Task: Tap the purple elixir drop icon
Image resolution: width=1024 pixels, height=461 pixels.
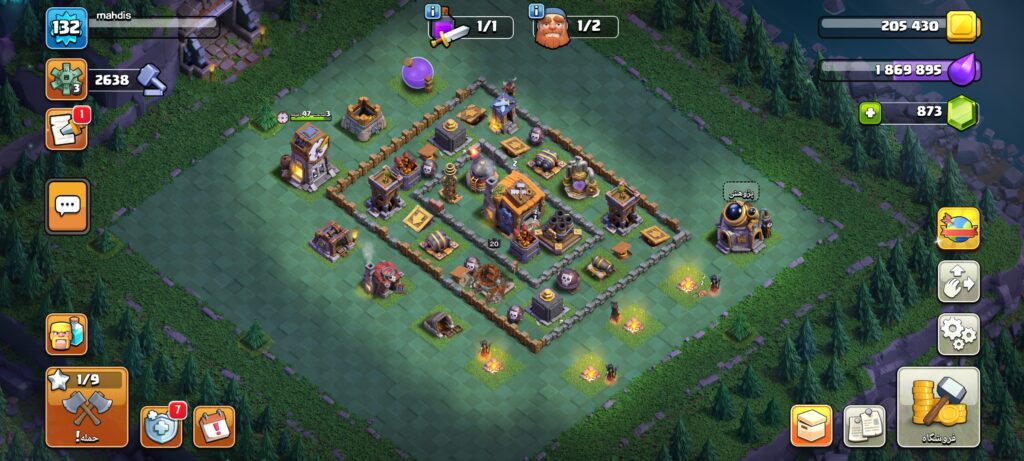Action: pos(963,70)
